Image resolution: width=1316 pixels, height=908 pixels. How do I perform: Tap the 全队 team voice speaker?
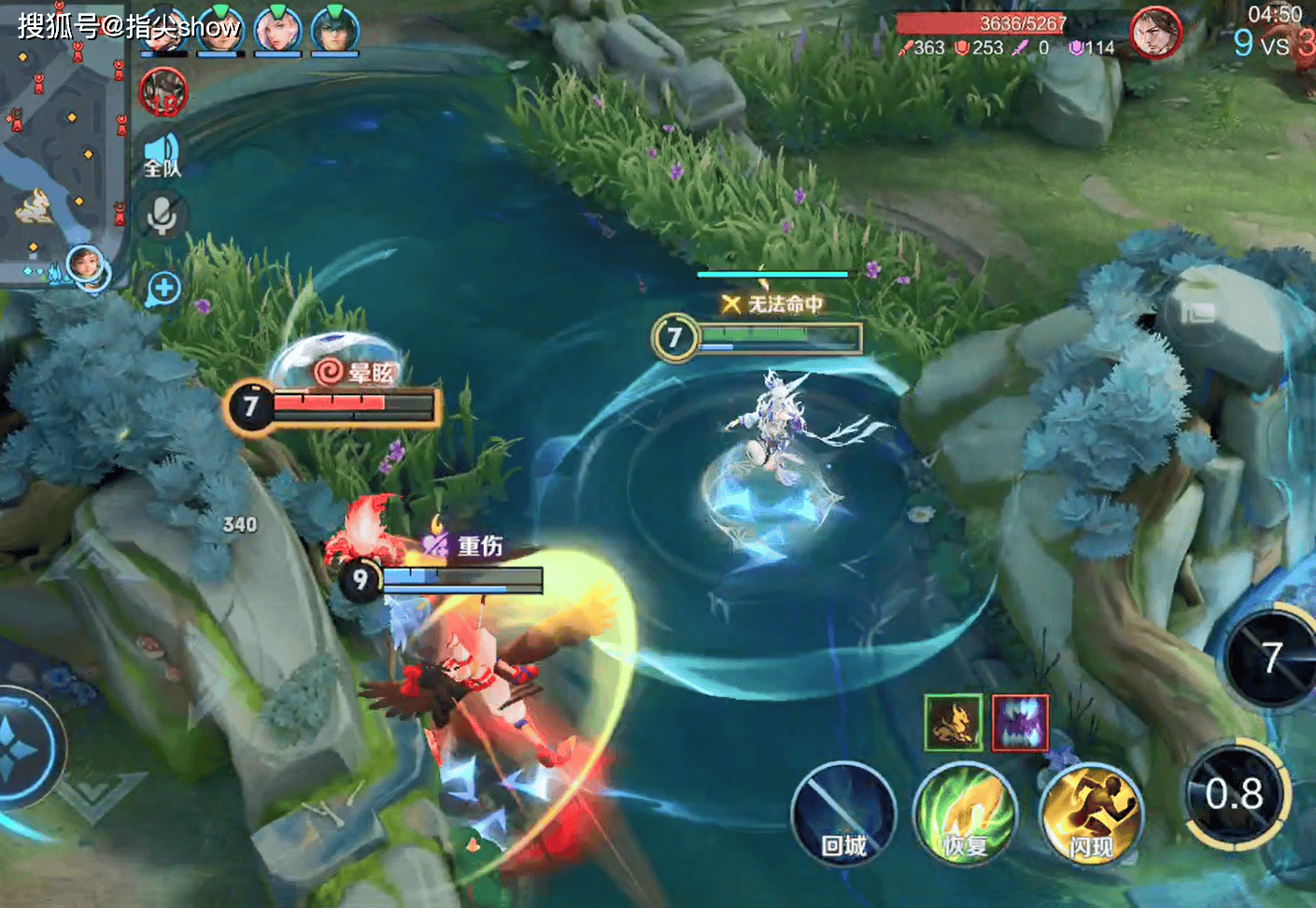point(163,154)
